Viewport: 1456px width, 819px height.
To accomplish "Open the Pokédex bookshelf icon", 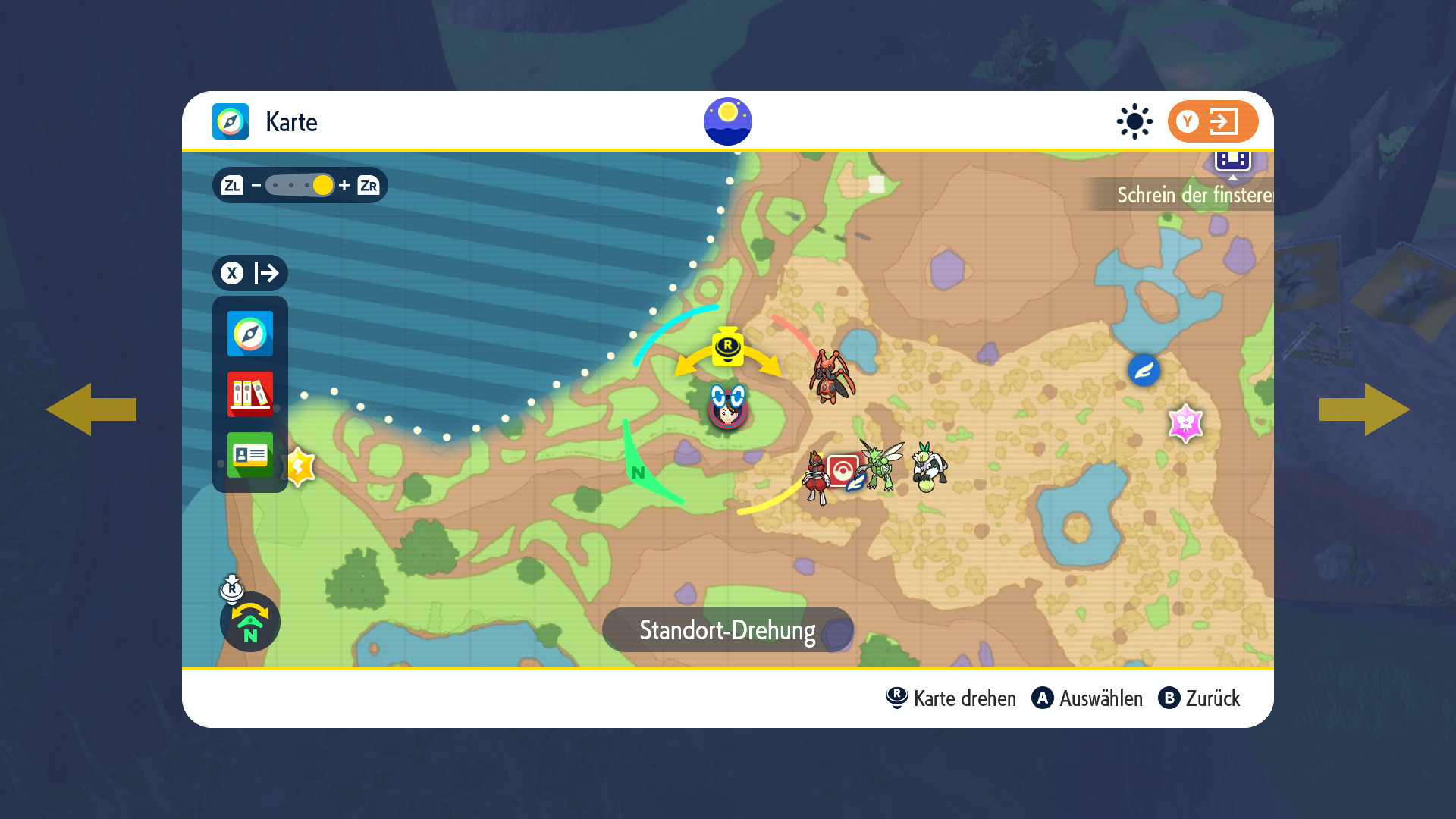I will tap(250, 394).
